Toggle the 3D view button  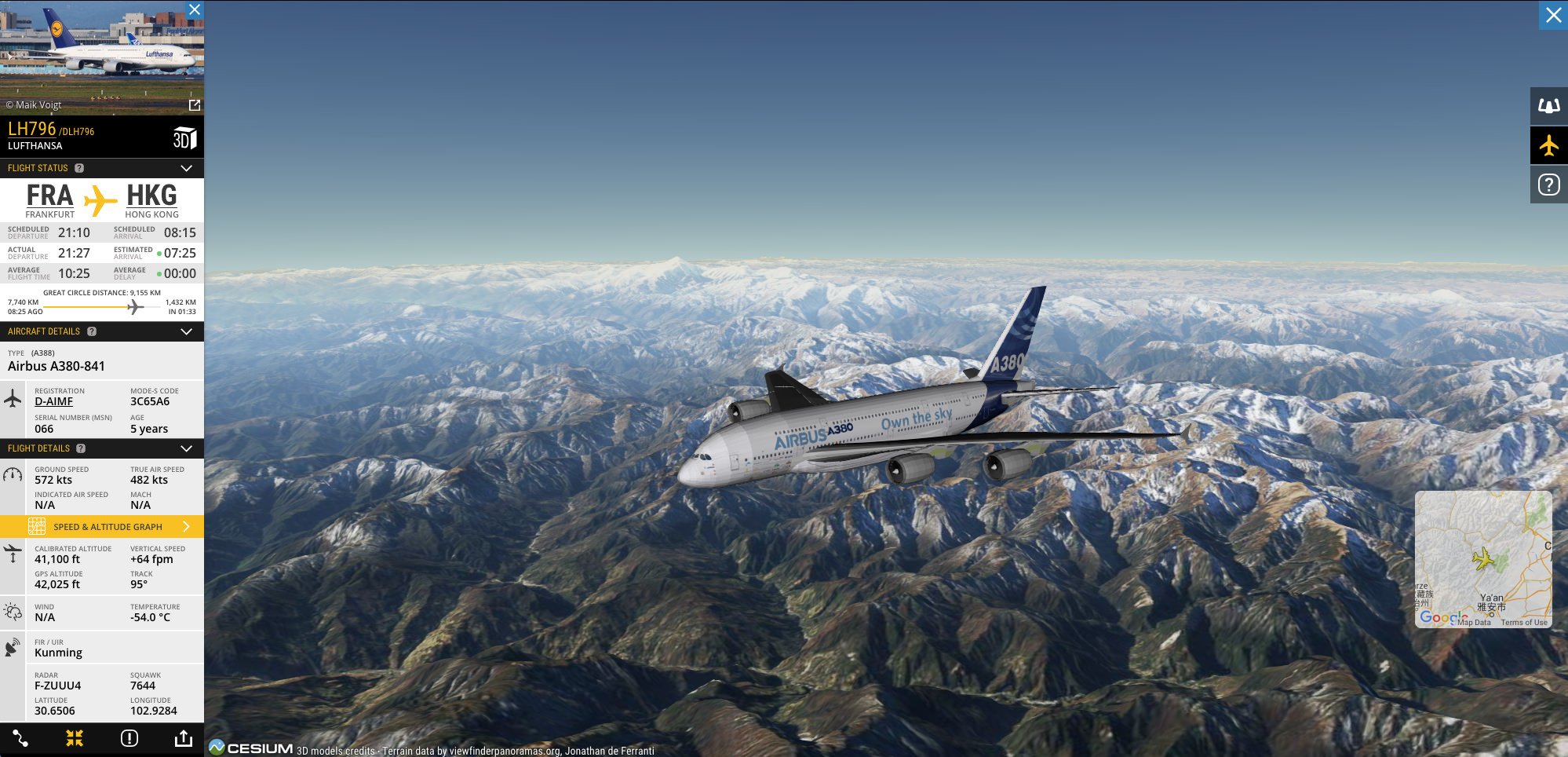(184, 138)
